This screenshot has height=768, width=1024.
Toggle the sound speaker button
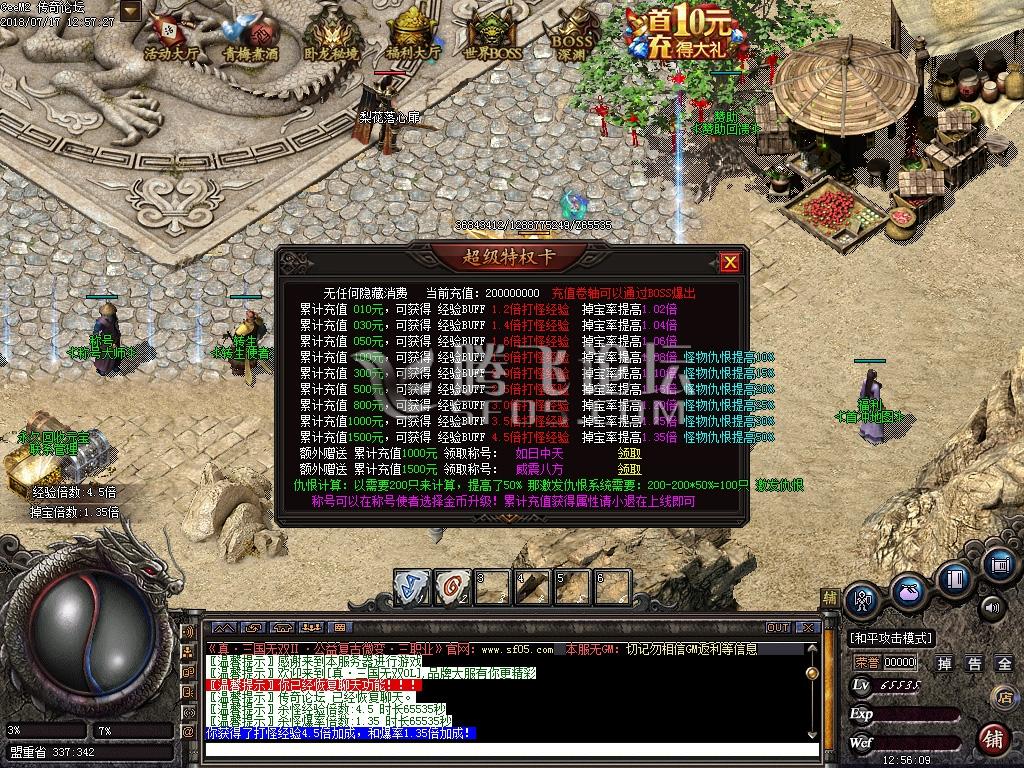(x=991, y=606)
